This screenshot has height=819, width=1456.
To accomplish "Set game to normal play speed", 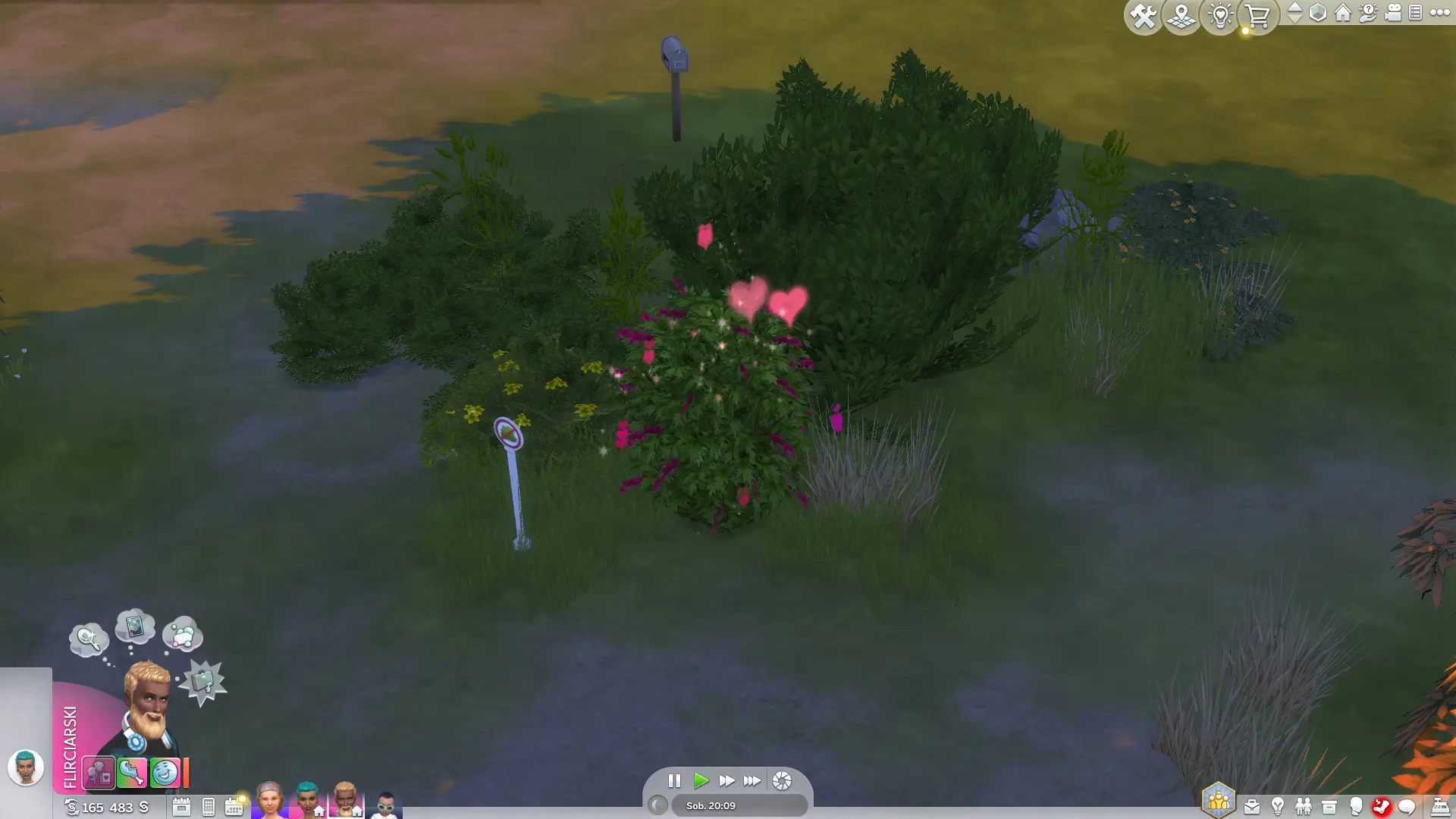I will (x=701, y=780).
